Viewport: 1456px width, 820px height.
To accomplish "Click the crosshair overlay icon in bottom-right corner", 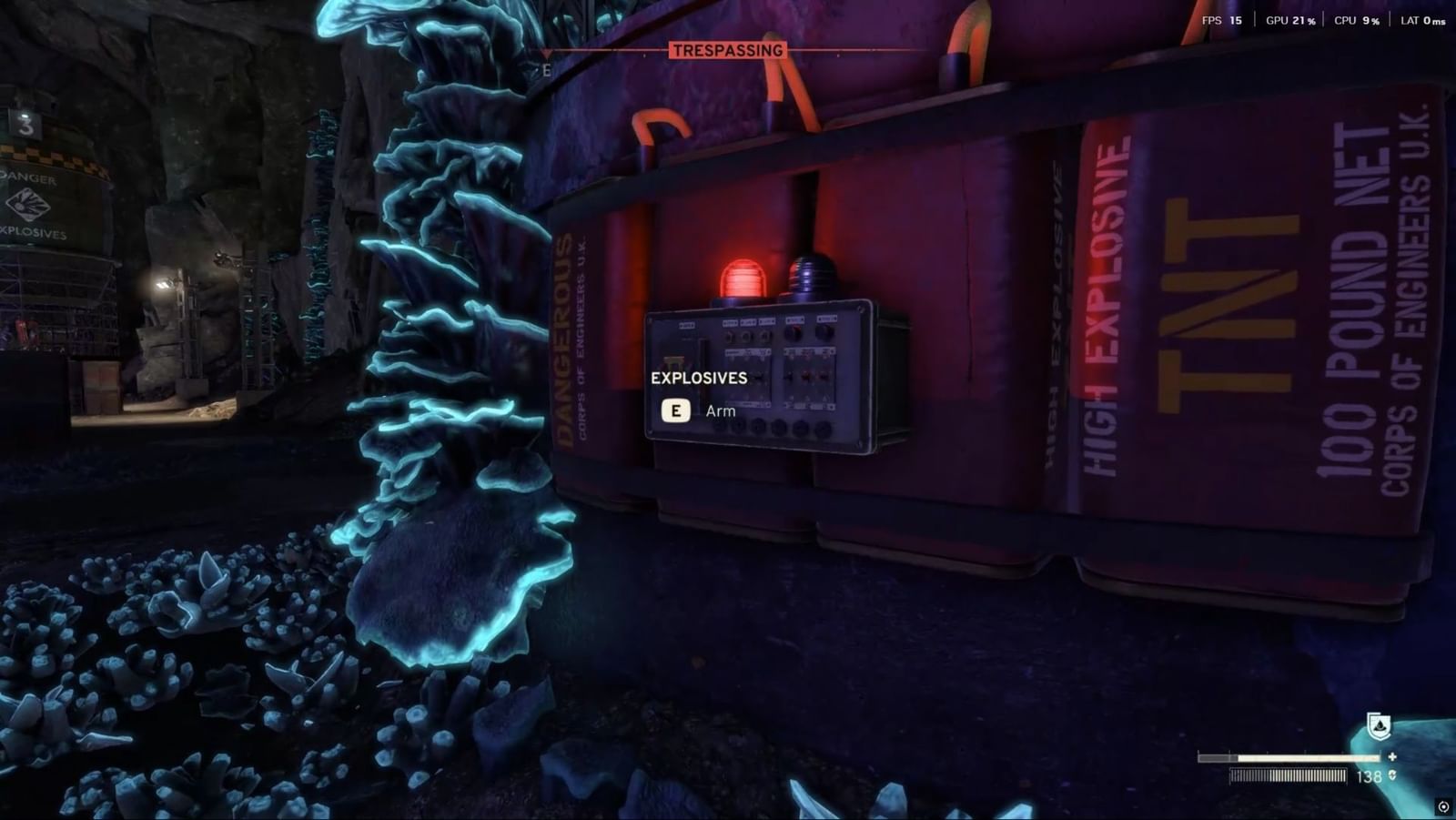I will click(1445, 808).
